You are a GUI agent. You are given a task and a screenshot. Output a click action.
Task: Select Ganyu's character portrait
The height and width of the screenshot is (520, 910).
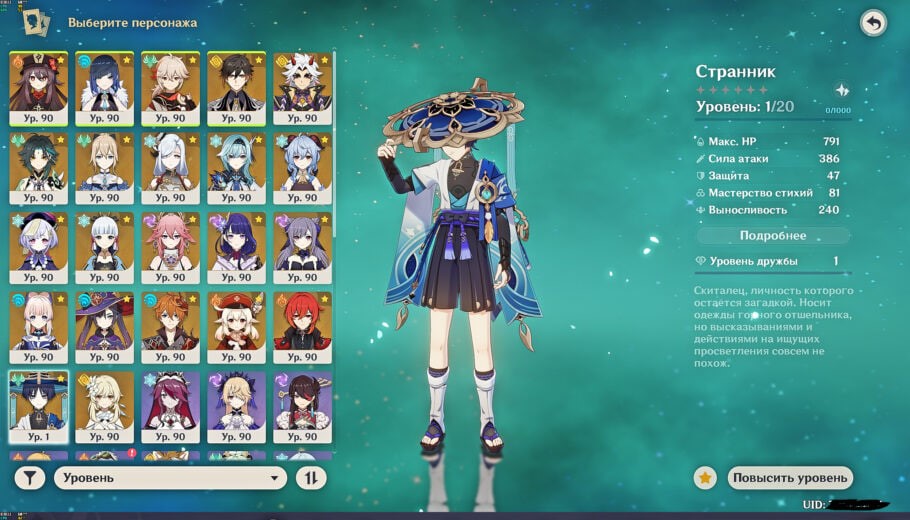pos(302,163)
